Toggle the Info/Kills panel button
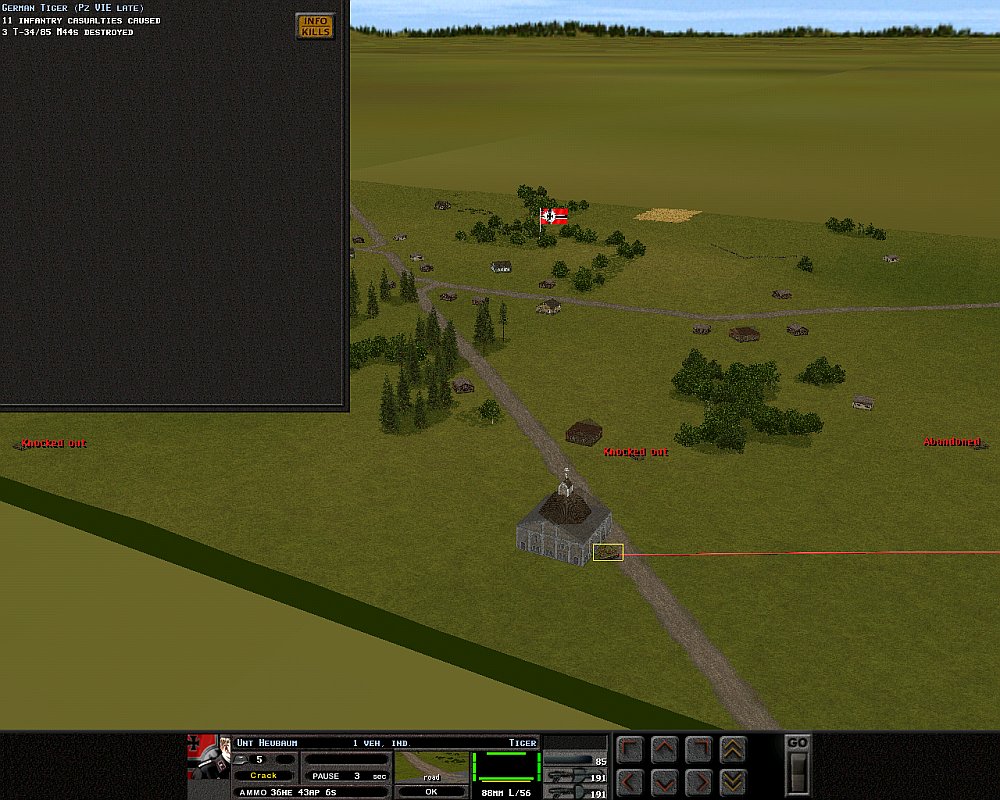This screenshot has width=1000, height=800. [x=315, y=26]
